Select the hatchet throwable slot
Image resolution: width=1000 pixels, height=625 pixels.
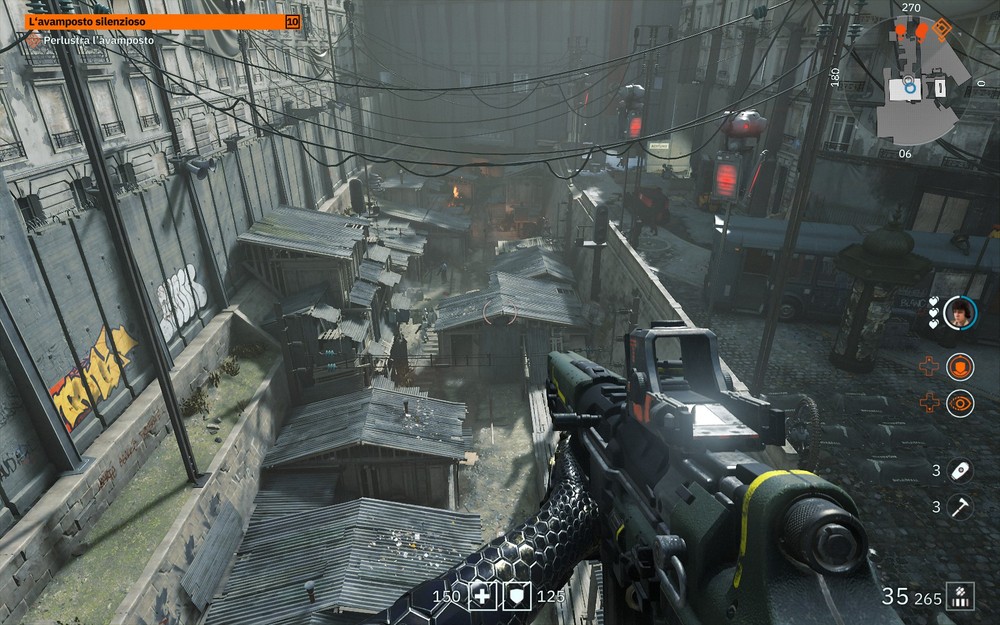tap(960, 507)
